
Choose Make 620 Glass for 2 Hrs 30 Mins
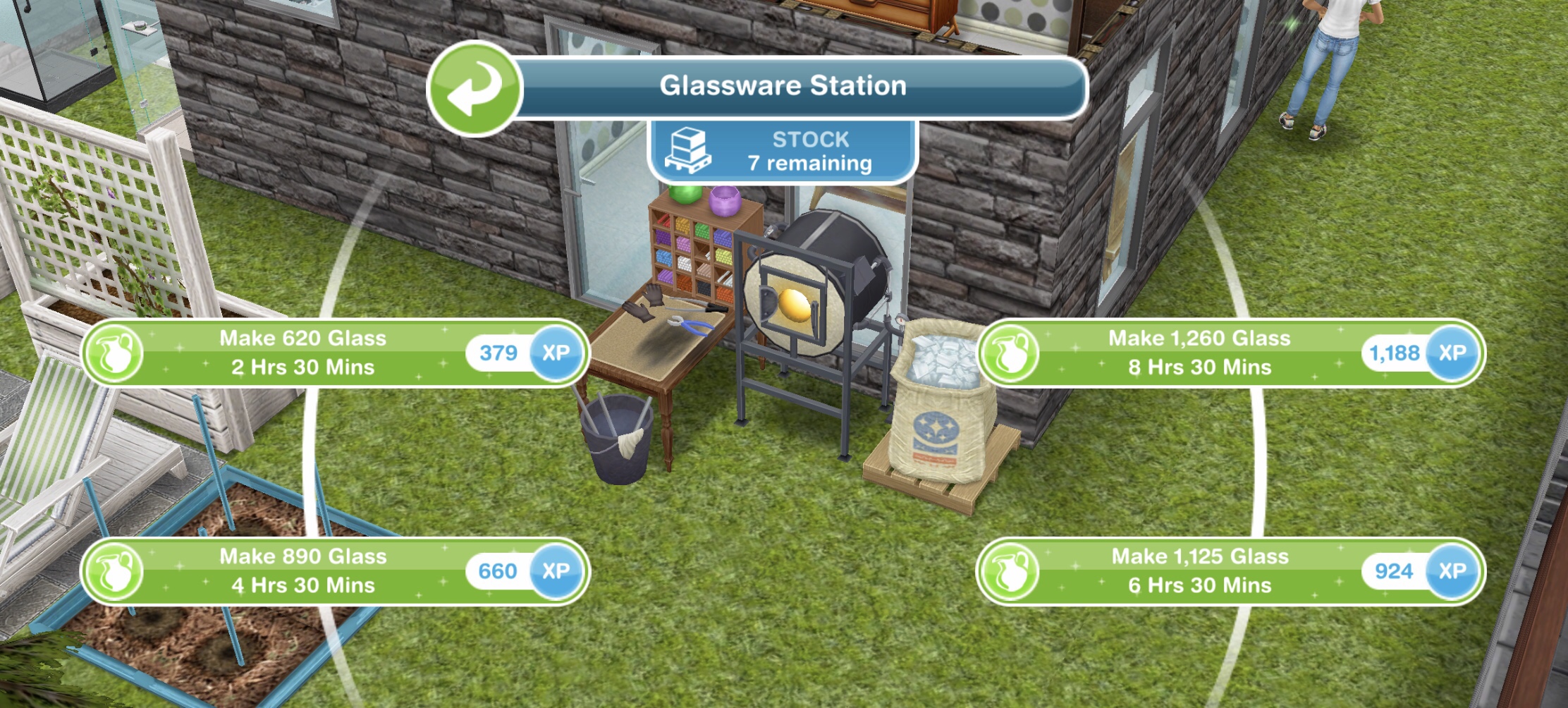[x=303, y=353]
